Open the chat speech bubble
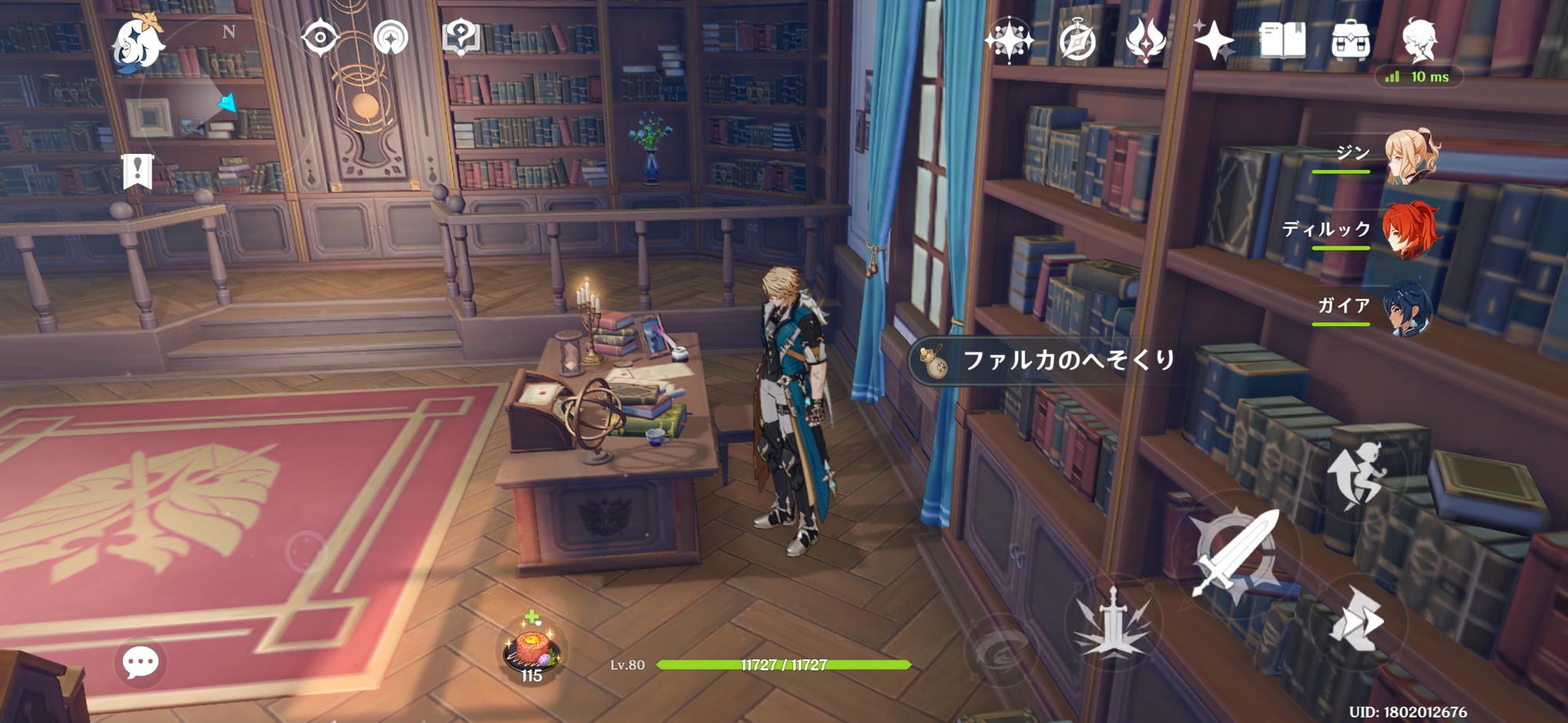The height and width of the screenshot is (723, 1568). (140, 663)
